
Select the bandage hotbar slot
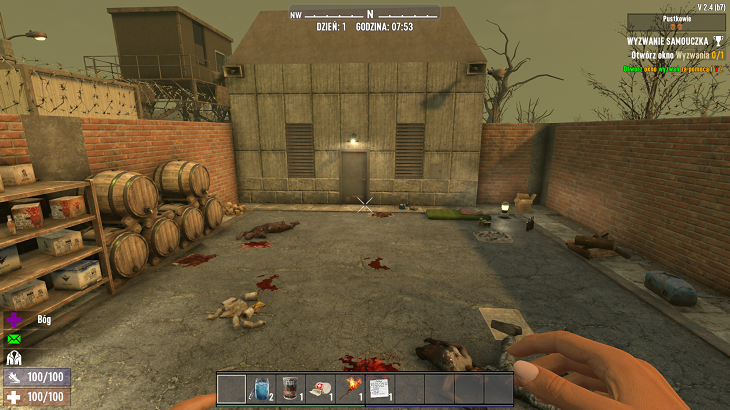pos(321,388)
